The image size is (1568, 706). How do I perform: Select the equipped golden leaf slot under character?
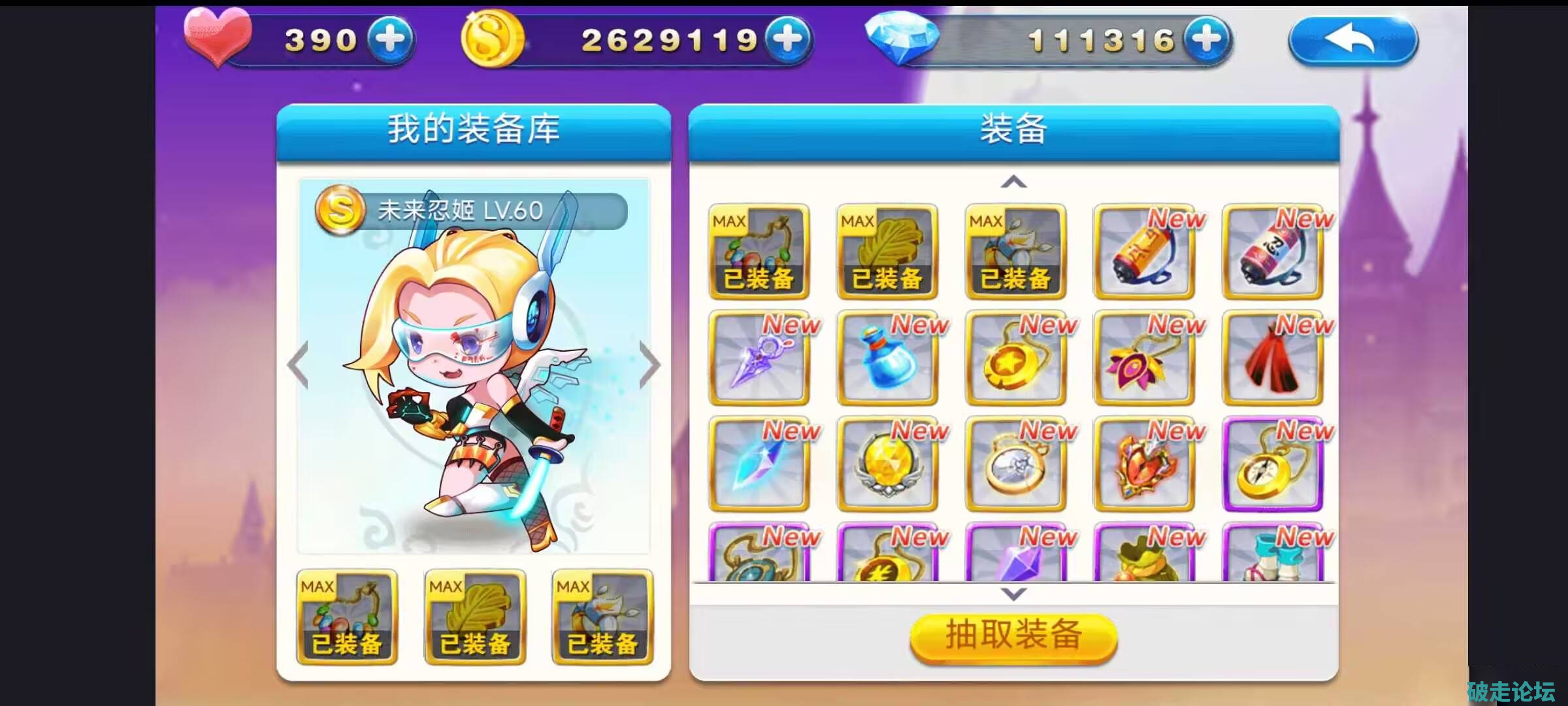click(475, 618)
